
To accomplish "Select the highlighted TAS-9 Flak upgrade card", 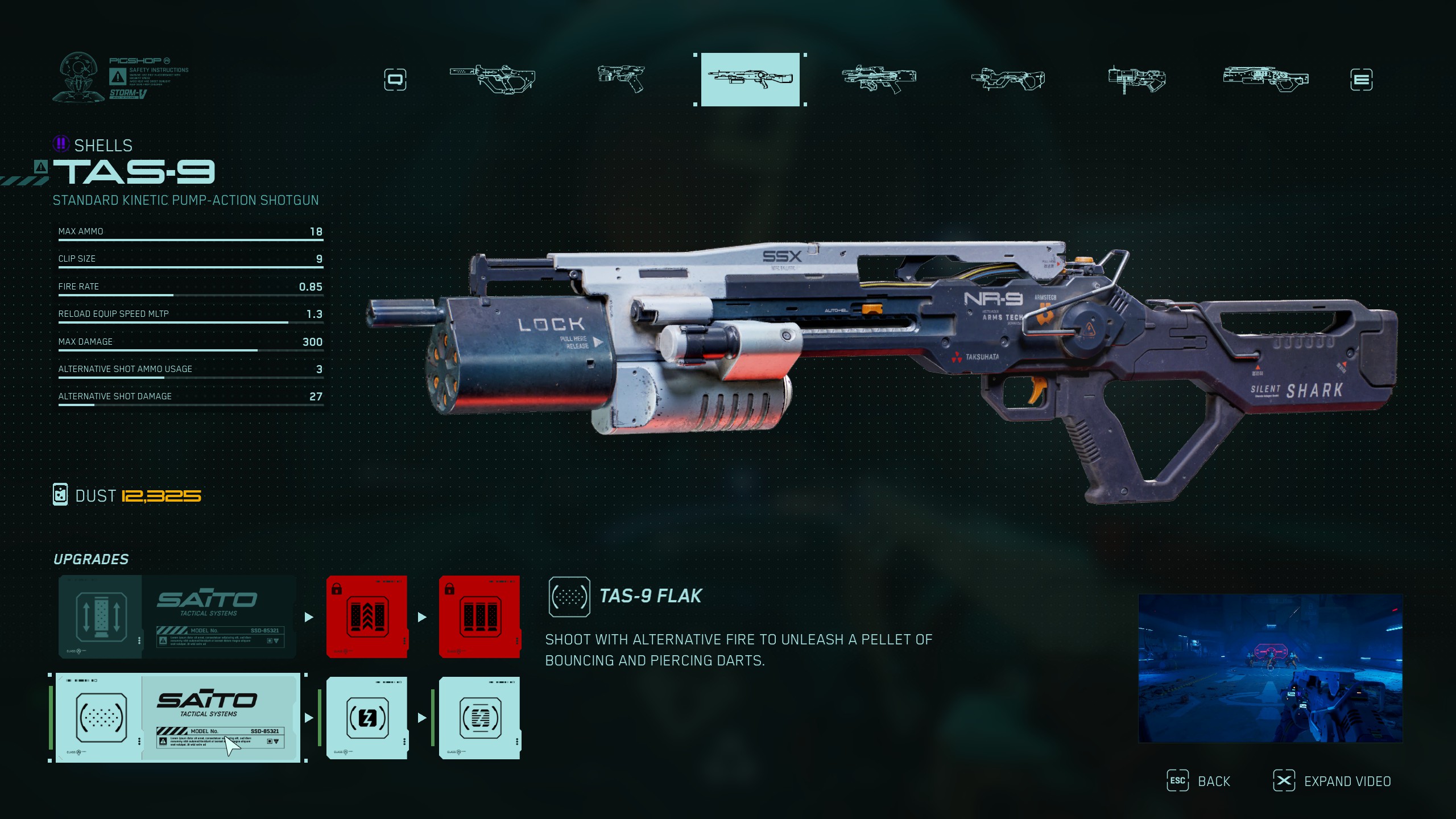I will (177, 718).
